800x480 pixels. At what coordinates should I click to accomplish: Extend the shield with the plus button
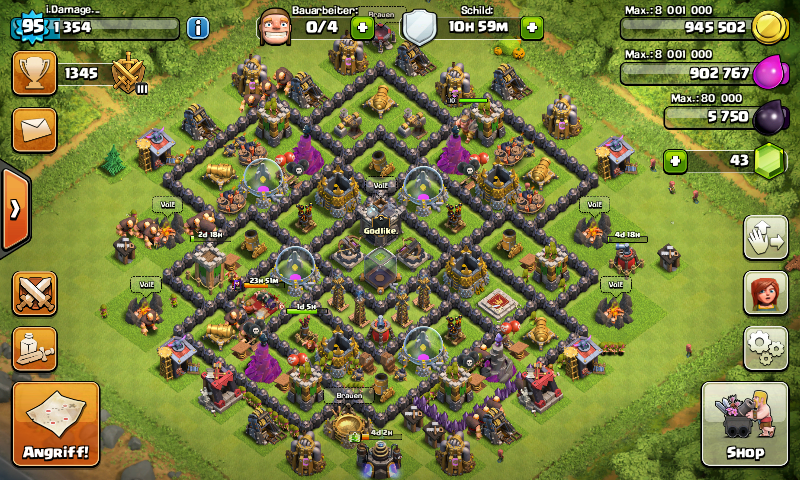(x=531, y=28)
